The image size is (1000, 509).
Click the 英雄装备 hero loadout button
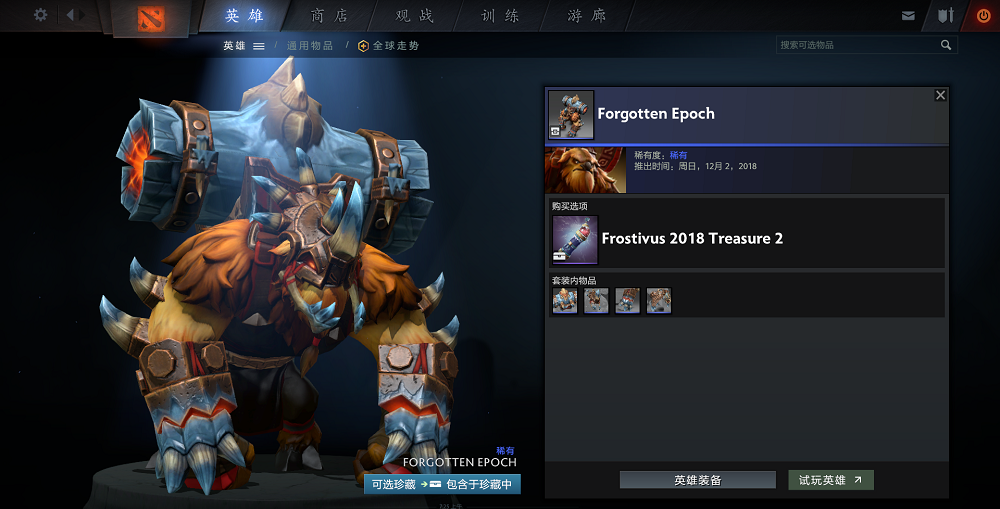coord(697,480)
